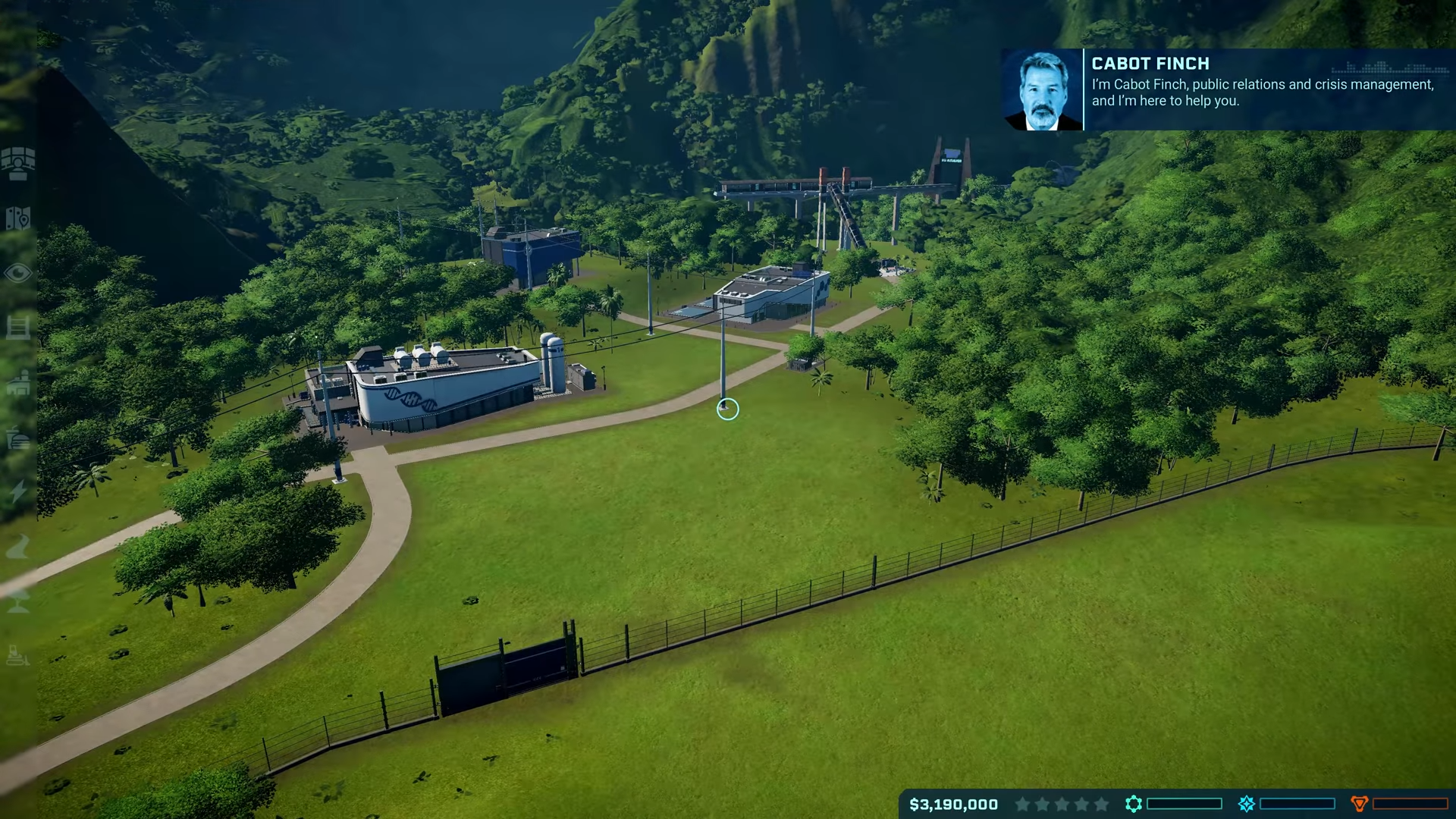Open the control room monitors menu
1456x819 pixels.
(x=18, y=163)
